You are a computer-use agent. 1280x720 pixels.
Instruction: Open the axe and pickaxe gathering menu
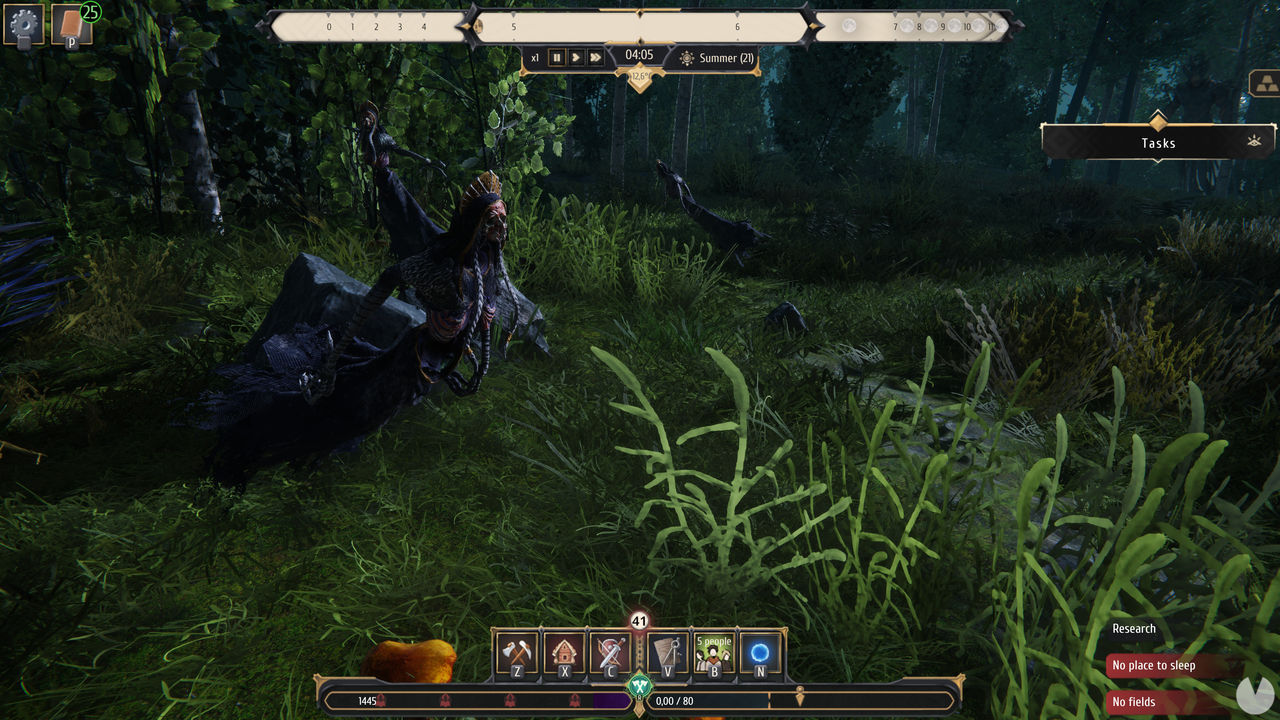click(517, 654)
